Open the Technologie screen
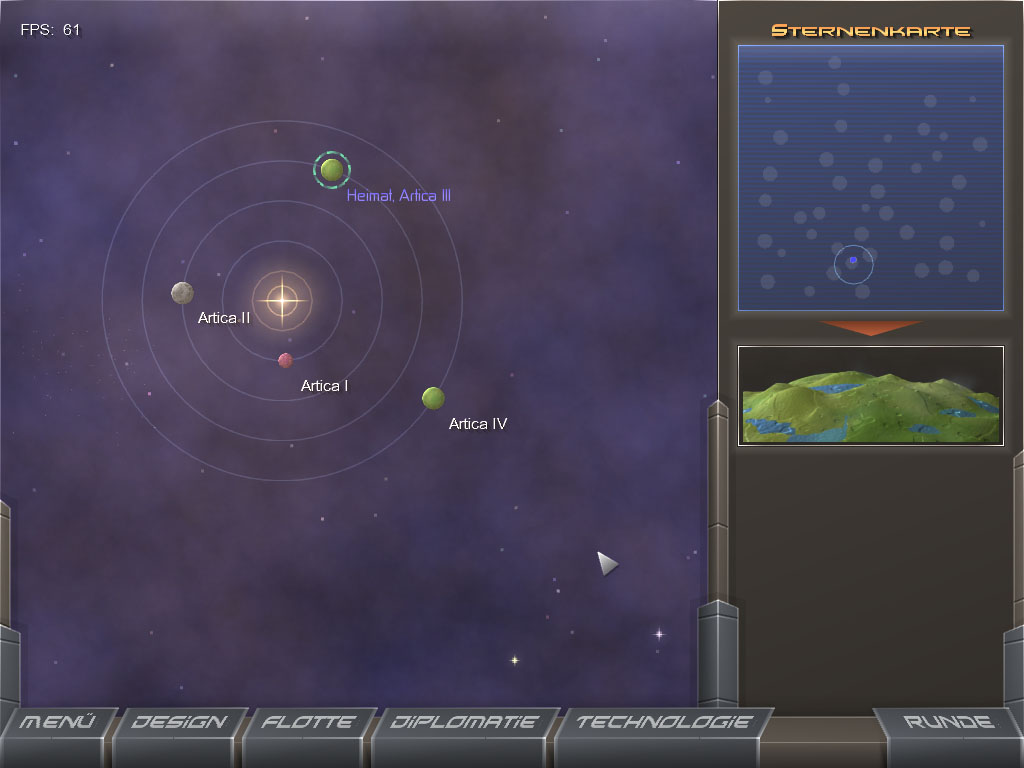The height and width of the screenshot is (768, 1024). pos(663,723)
